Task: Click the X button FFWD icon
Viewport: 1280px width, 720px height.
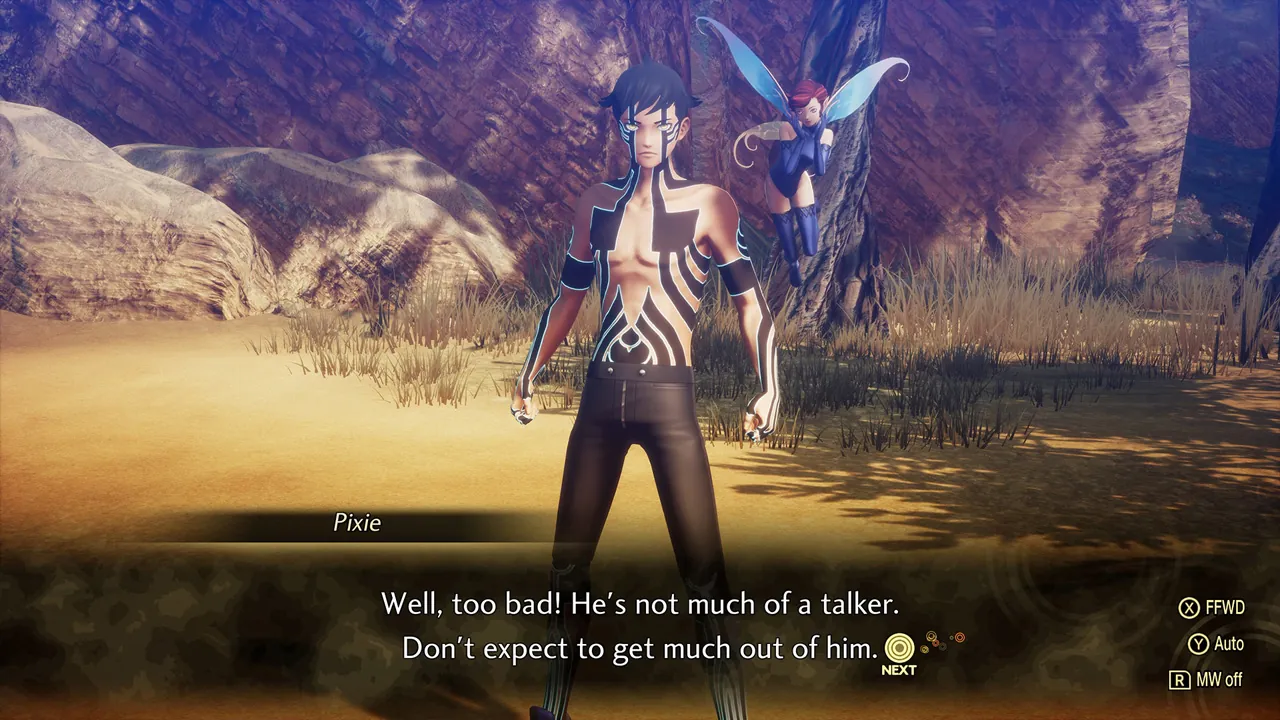Action: coord(1190,607)
